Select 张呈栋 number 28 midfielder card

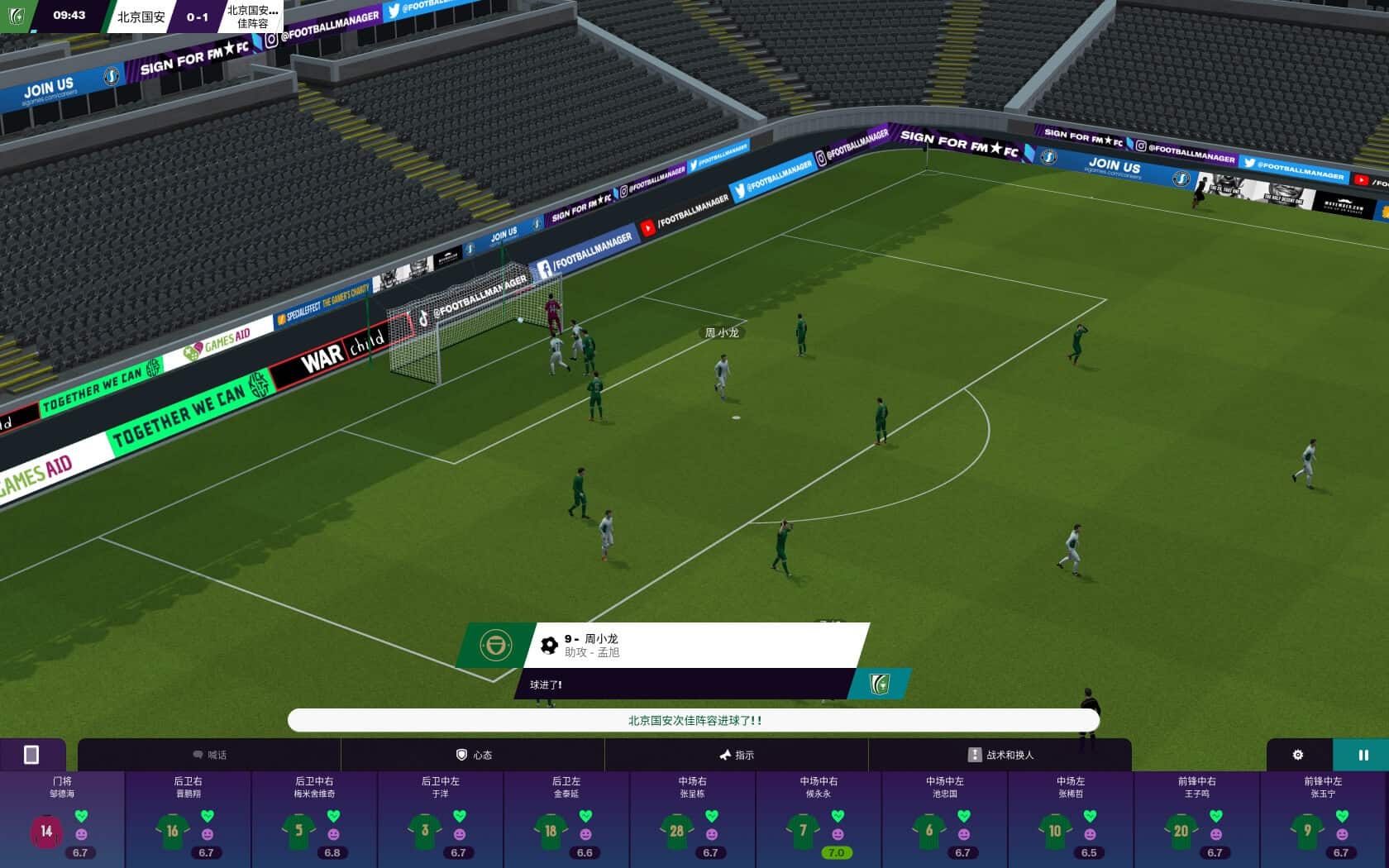(693, 819)
